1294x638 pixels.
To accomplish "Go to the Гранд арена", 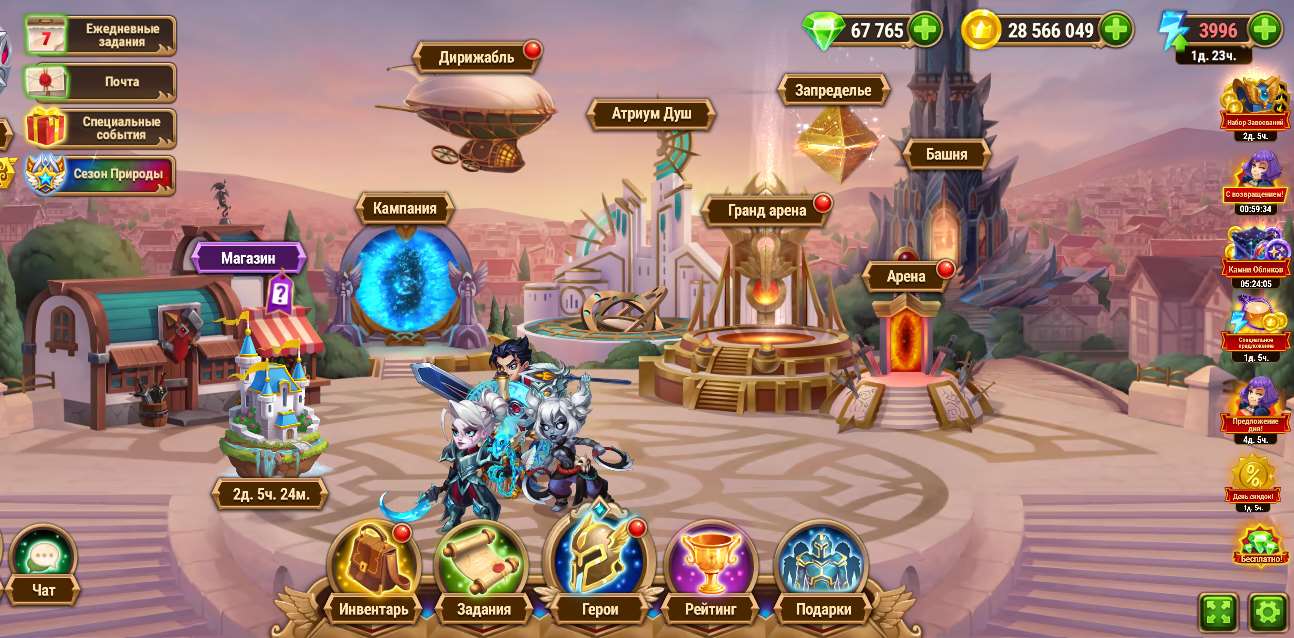I will [x=766, y=211].
